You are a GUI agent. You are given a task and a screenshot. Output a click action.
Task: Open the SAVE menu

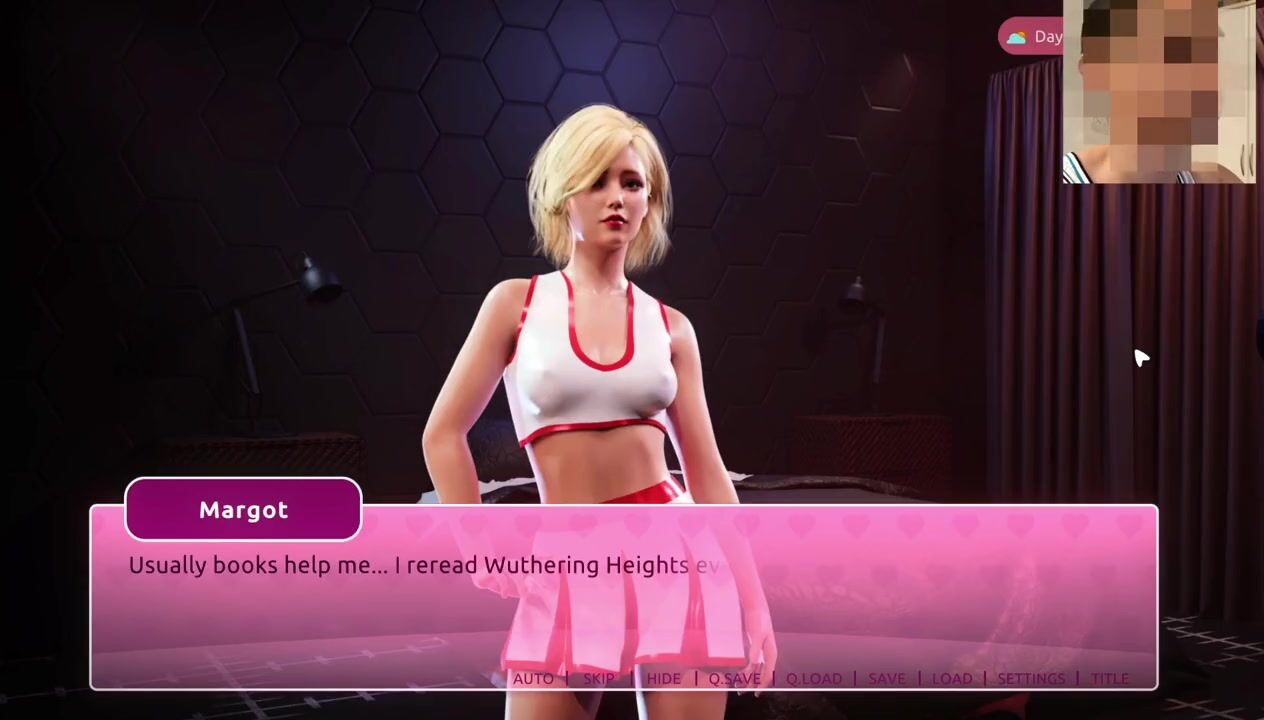(886, 678)
